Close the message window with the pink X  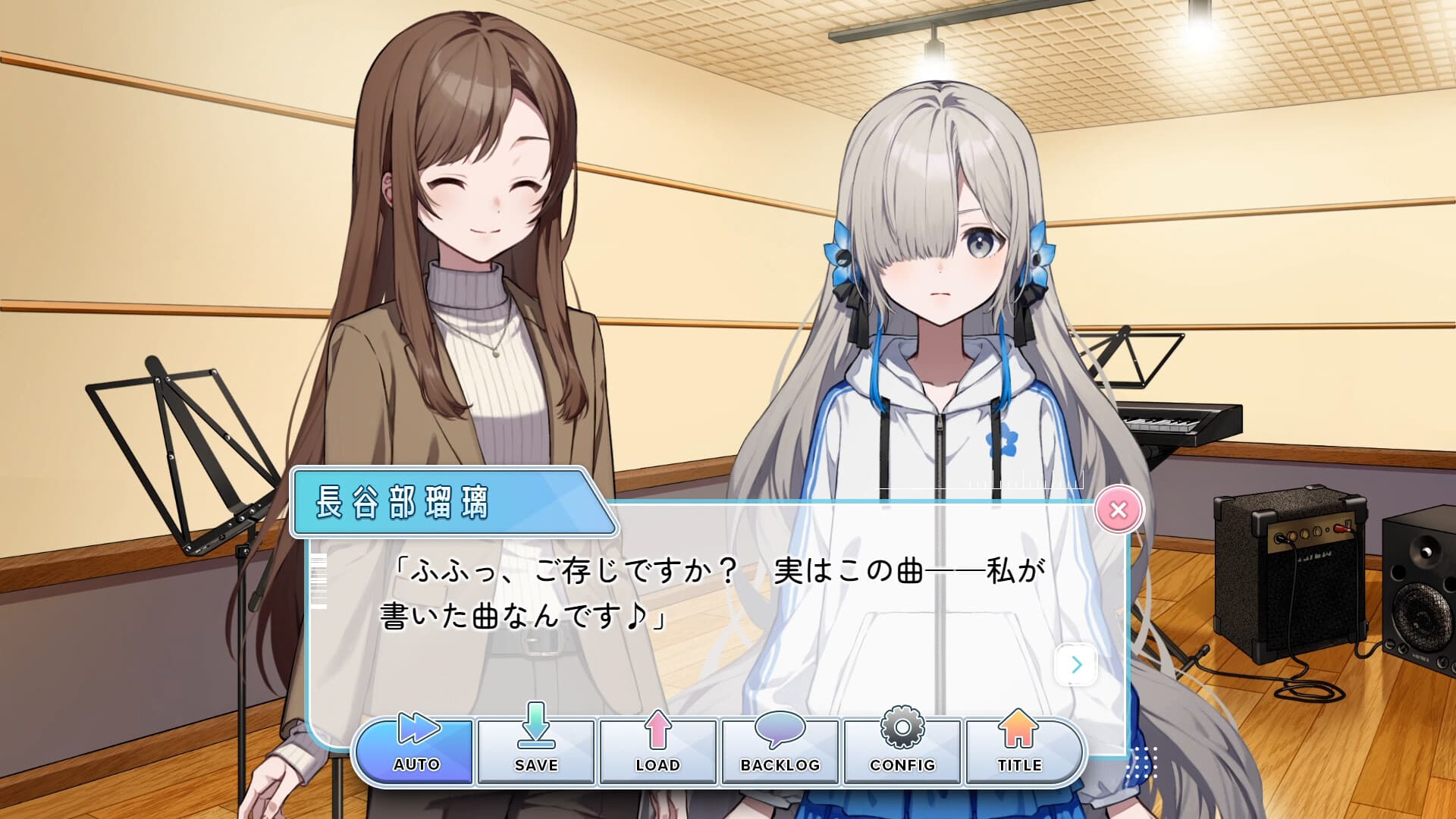(x=1119, y=510)
